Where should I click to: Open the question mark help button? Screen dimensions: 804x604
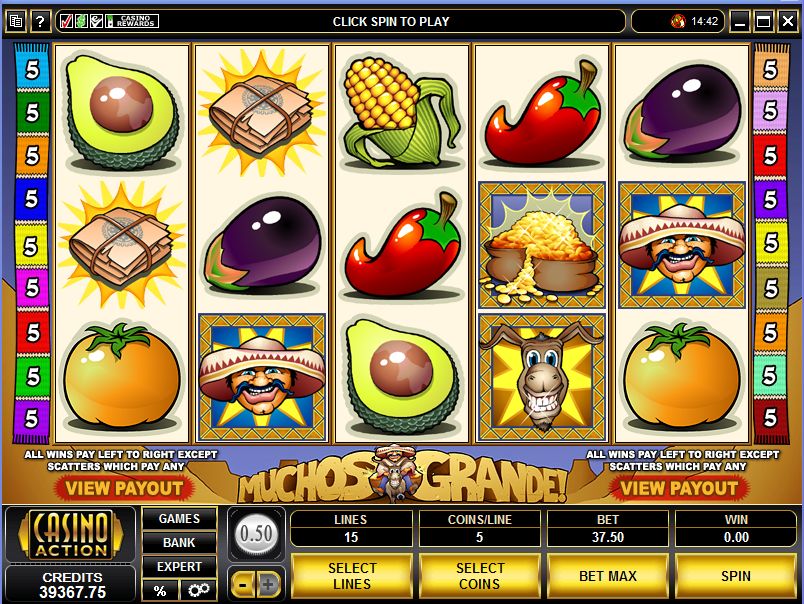point(41,20)
